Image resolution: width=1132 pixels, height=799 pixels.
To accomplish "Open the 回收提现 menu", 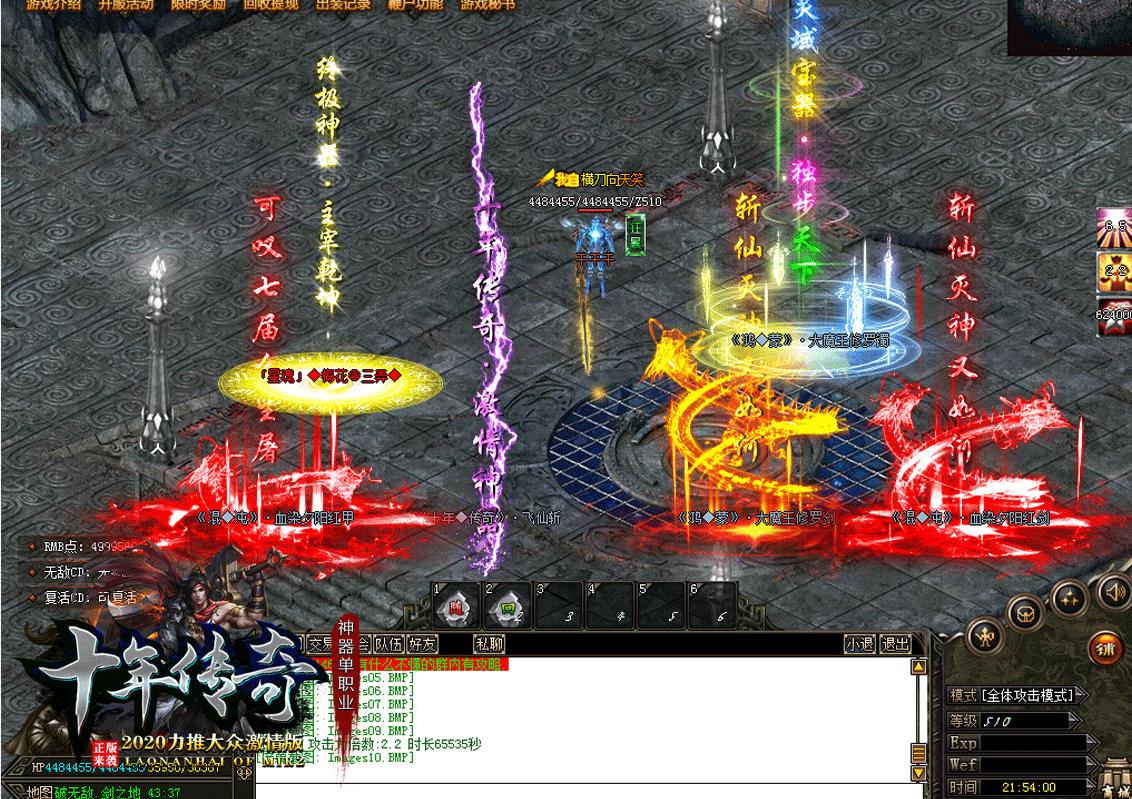I will click(x=271, y=4).
